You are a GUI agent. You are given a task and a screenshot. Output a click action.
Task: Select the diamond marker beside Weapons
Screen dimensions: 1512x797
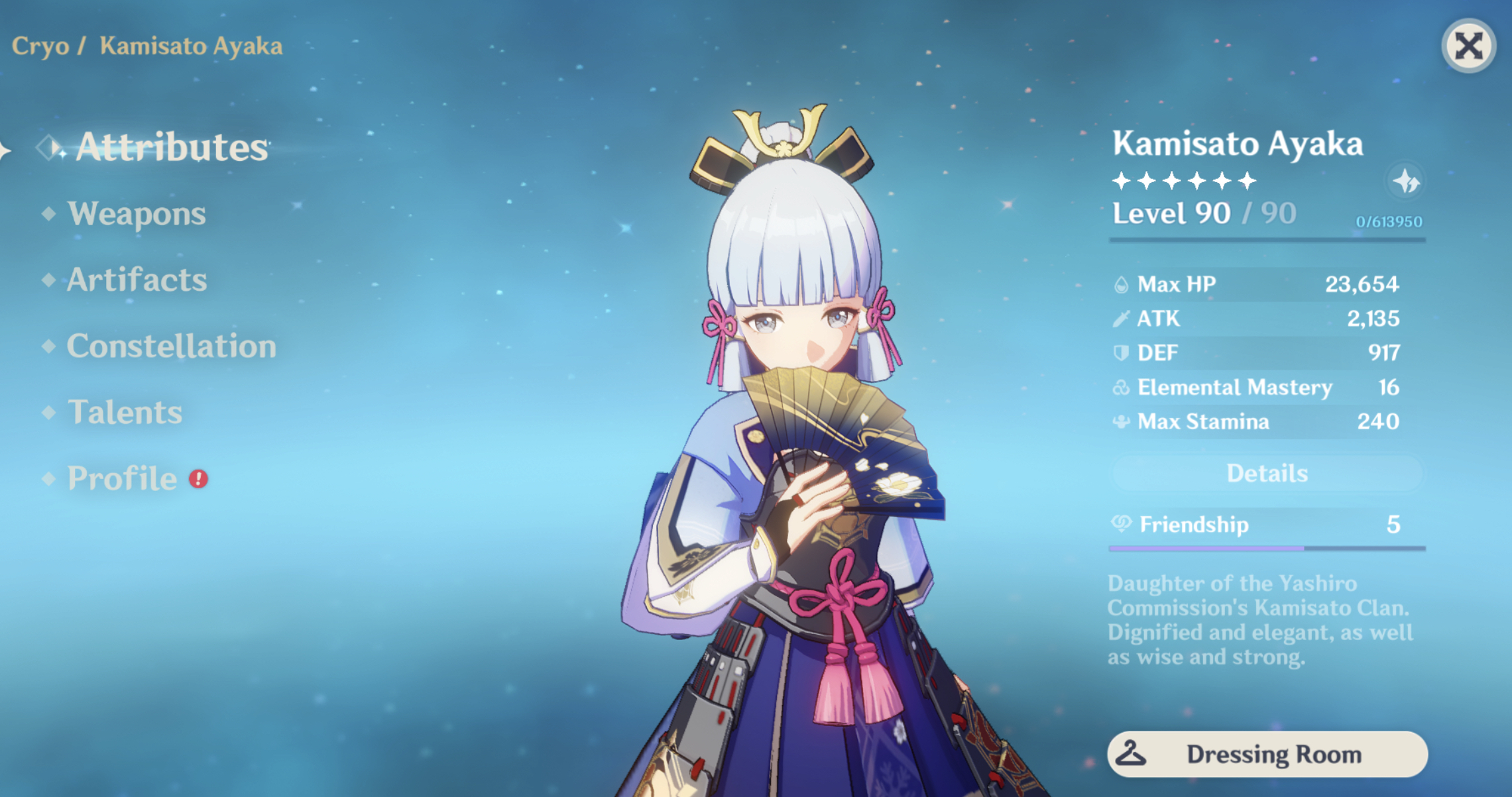[x=48, y=214]
